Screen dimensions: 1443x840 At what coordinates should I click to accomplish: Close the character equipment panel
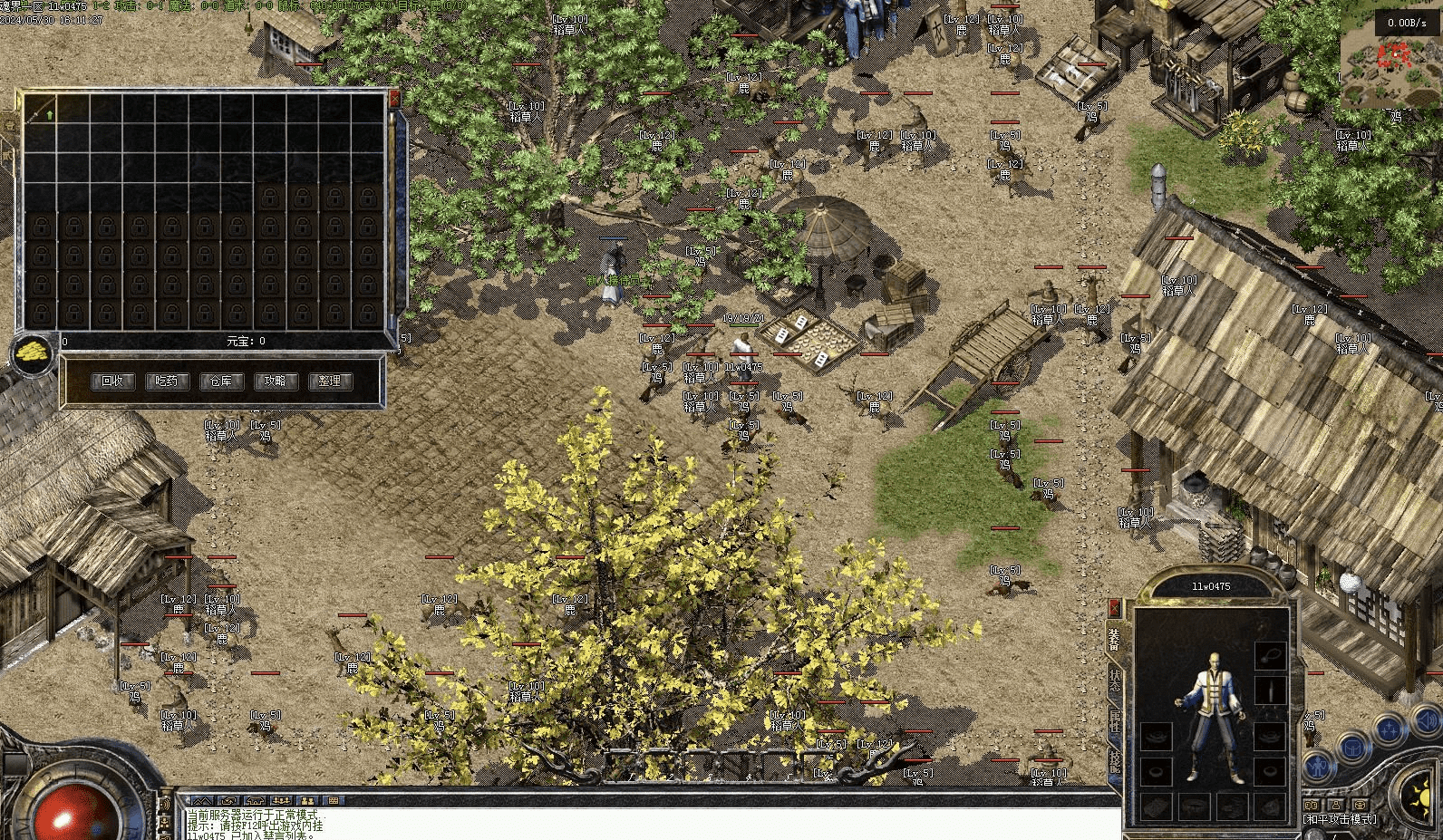click(1114, 608)
